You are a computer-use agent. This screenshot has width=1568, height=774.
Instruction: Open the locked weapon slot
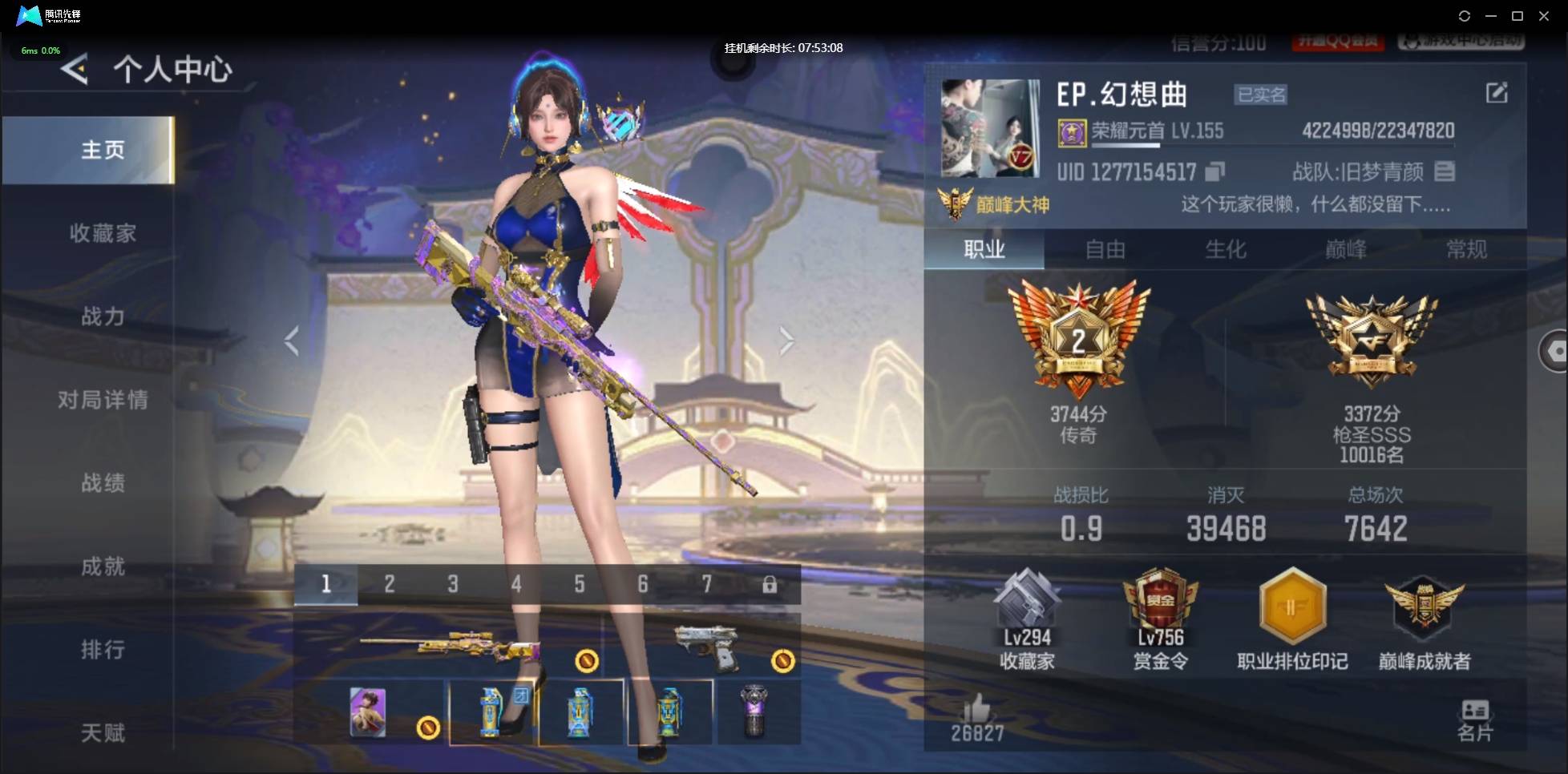770,585
